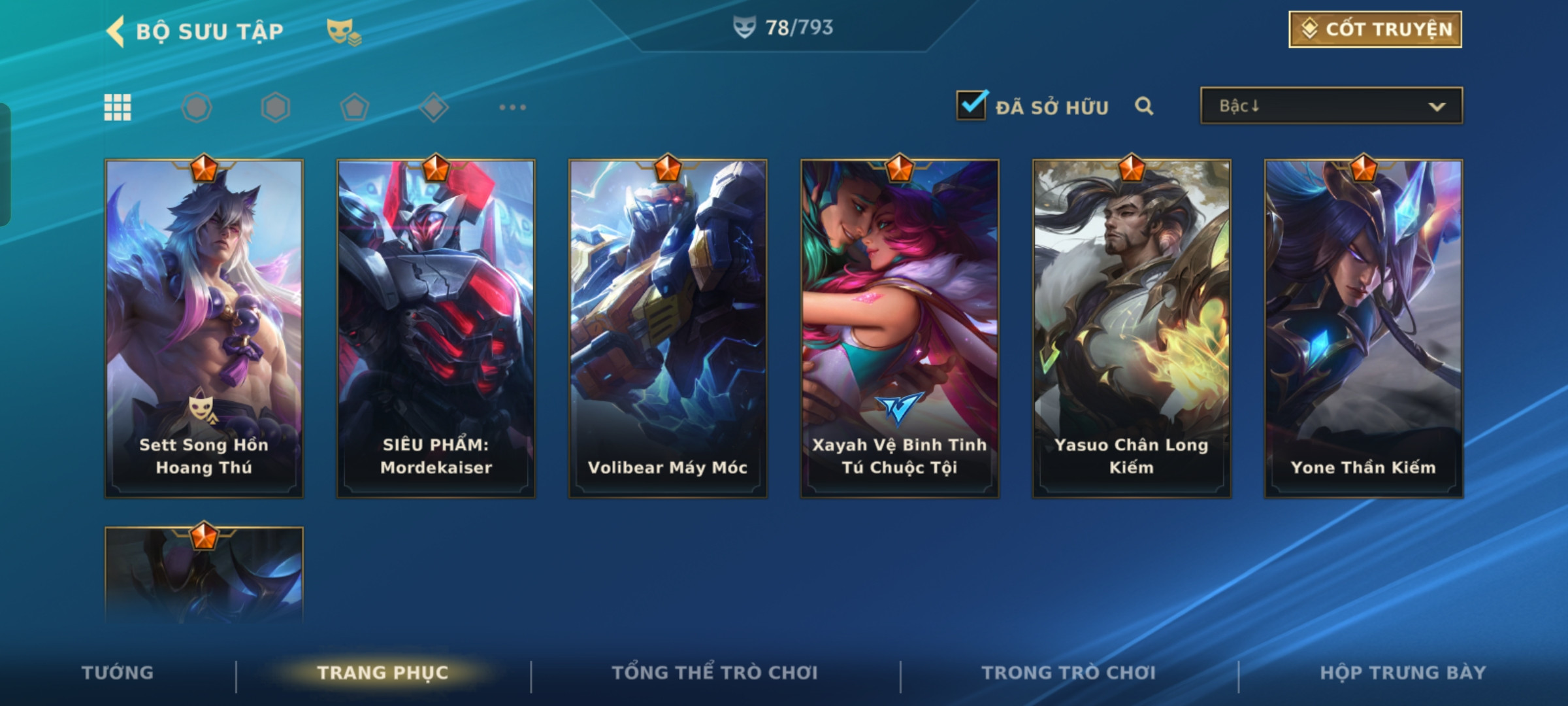Select Yasuo Chân Long Kiếm skin card

(x=1132, y=328)
